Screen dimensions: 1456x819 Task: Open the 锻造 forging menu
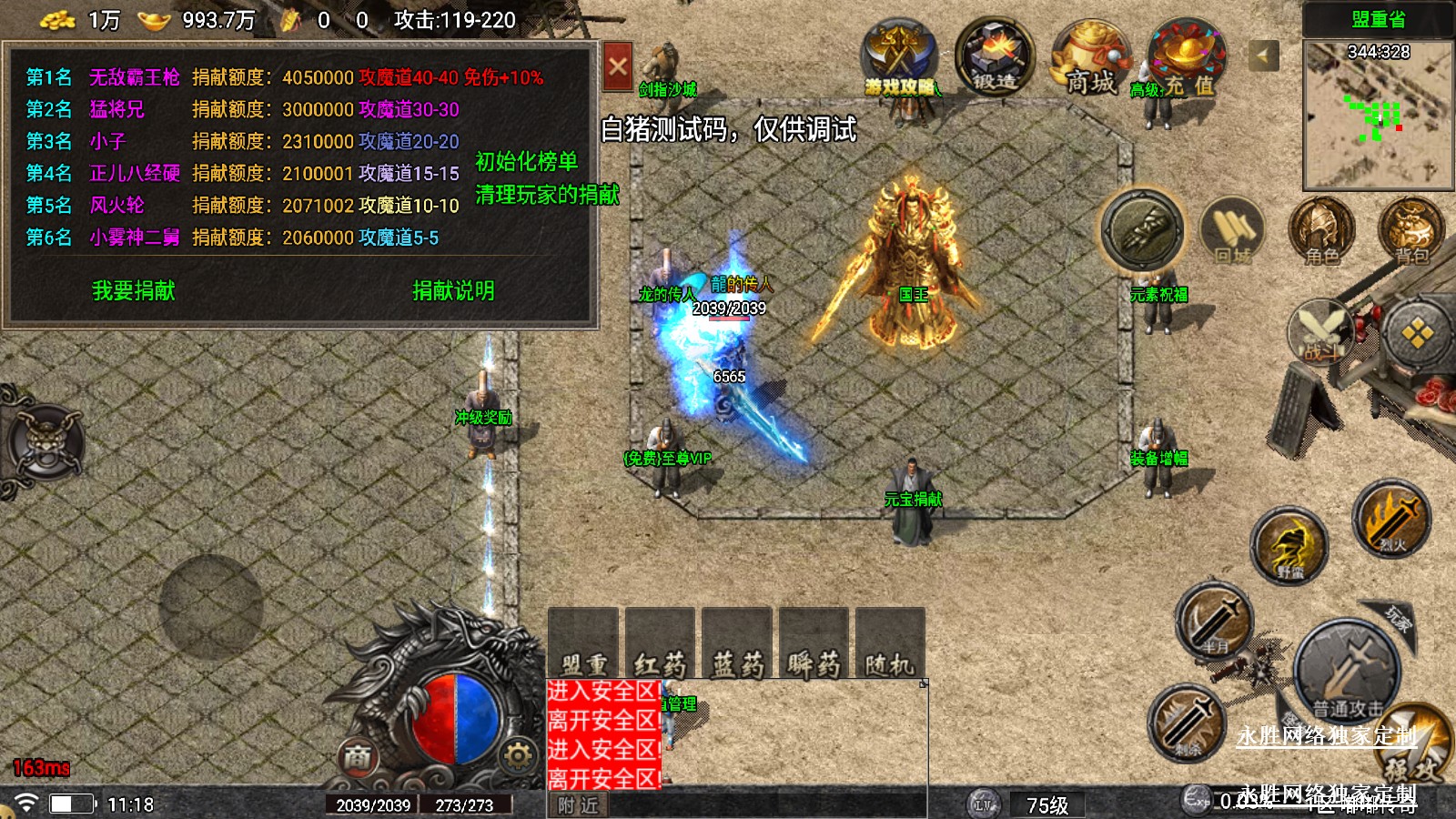pyautogui.click(x=995, y=56)
